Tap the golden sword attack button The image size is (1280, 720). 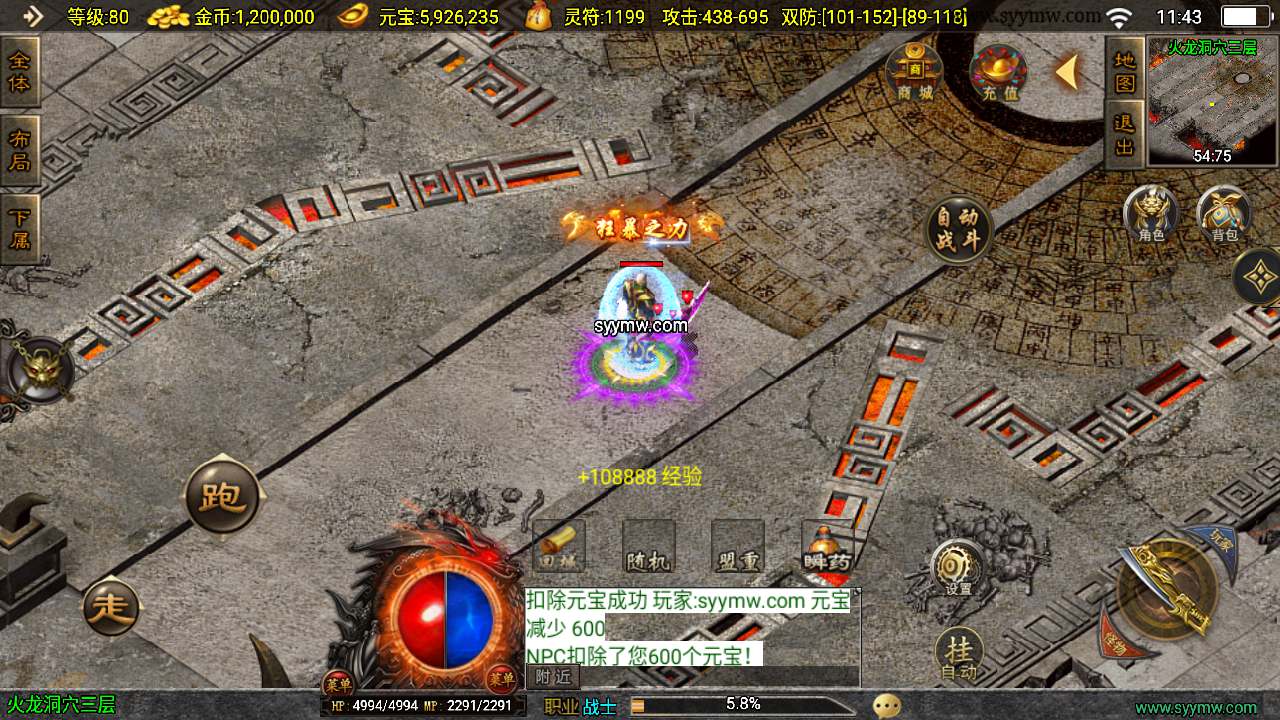(1166, 589)
